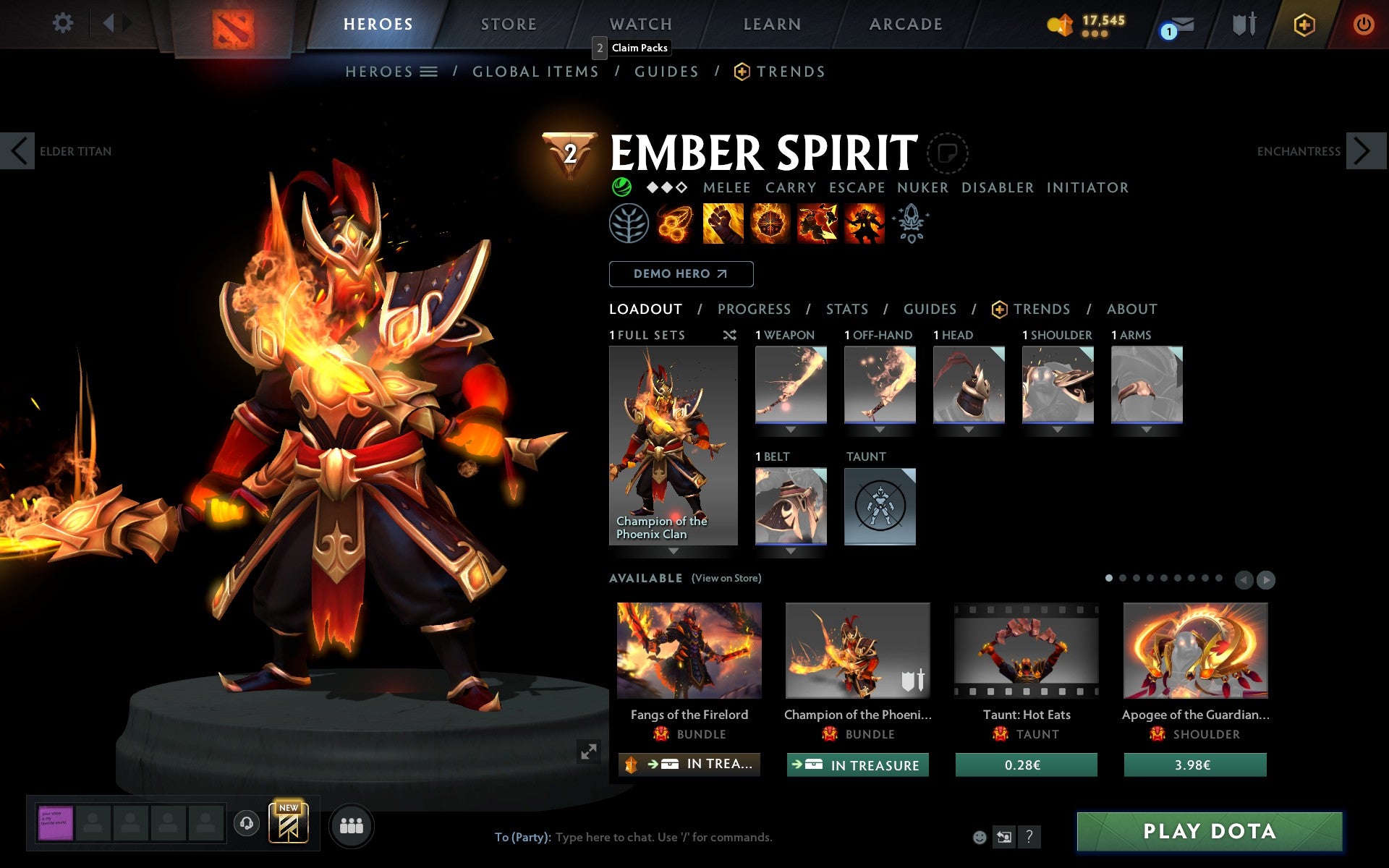Click the armory shield and sword icon
Image resolution: width=1389 pixels, height=868 pixels.
pyautogui.click(x=1243, y=23)
